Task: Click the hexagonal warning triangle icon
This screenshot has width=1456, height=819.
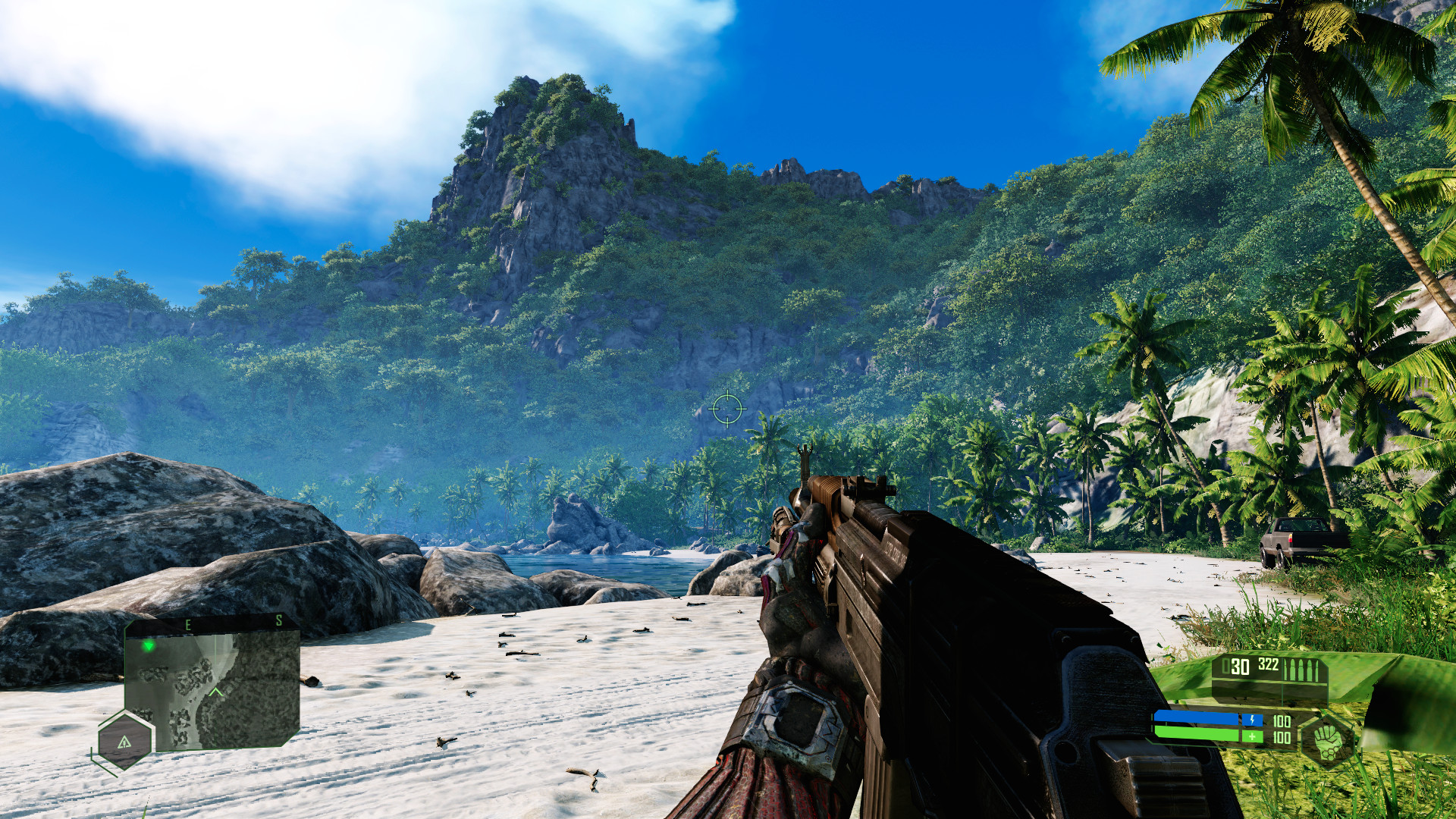Action: click(x=125, y=740)
